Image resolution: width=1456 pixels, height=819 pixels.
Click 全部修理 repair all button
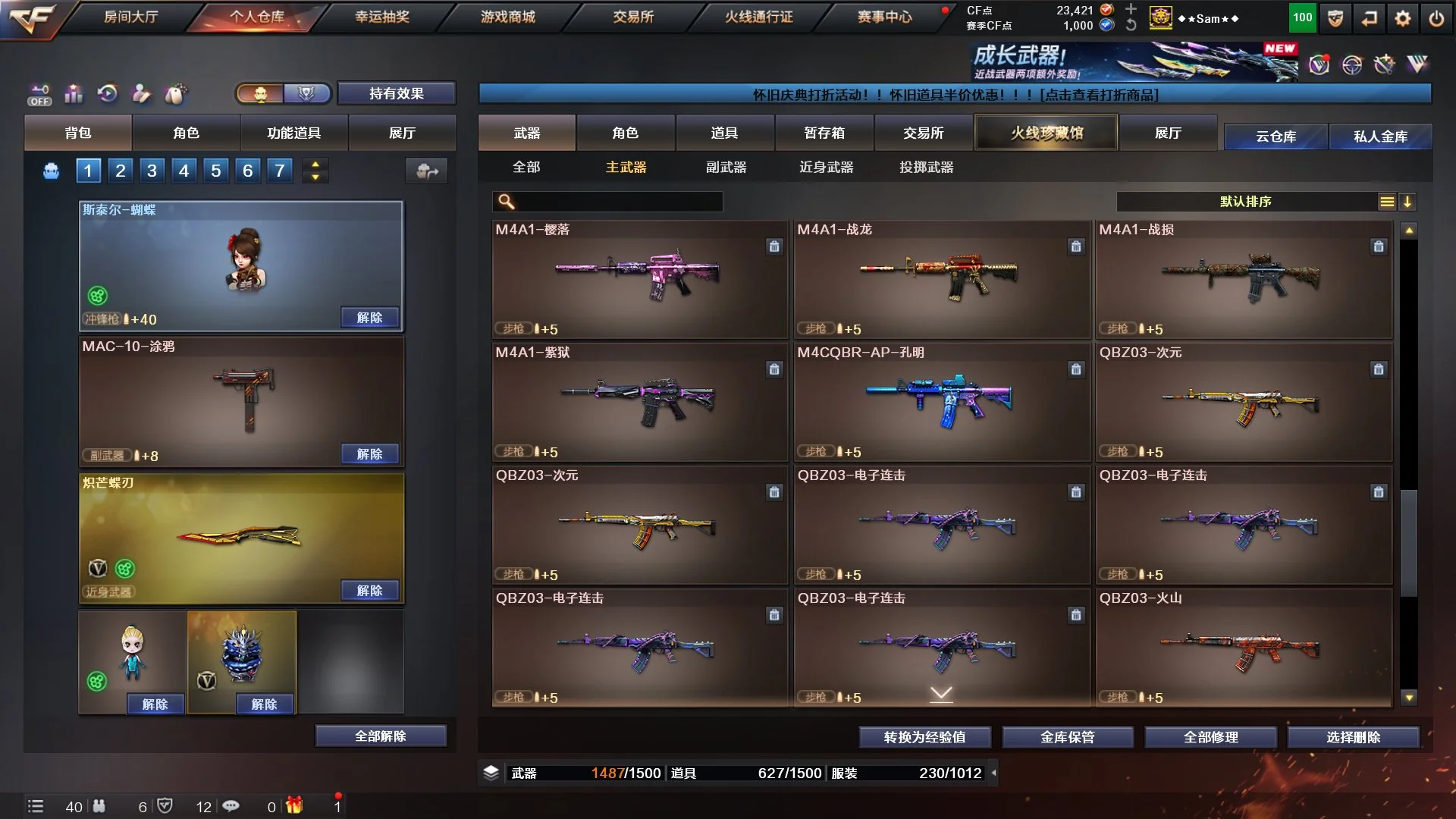click(1210, 736)
